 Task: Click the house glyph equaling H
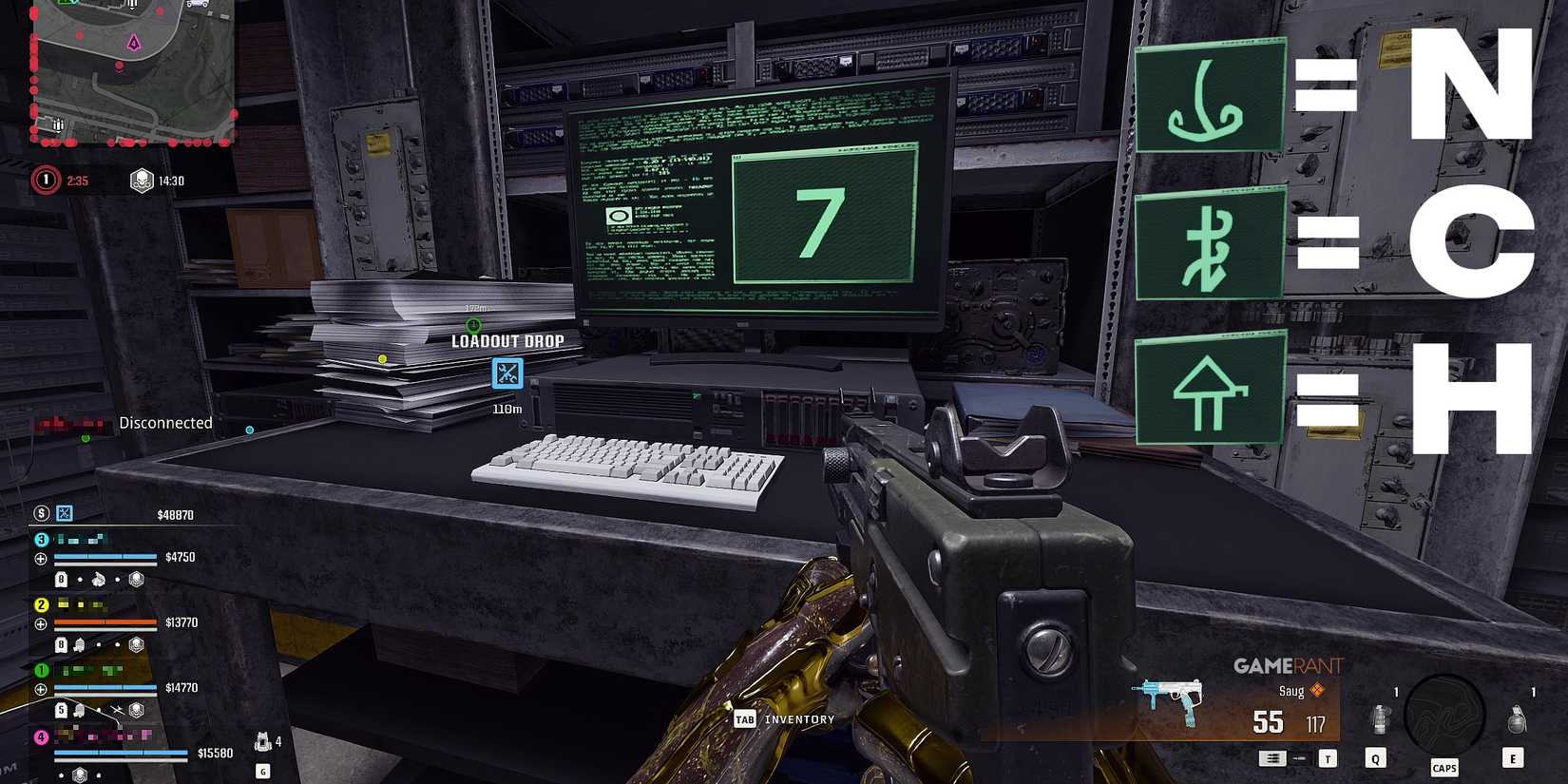[x=1210, y=387]
